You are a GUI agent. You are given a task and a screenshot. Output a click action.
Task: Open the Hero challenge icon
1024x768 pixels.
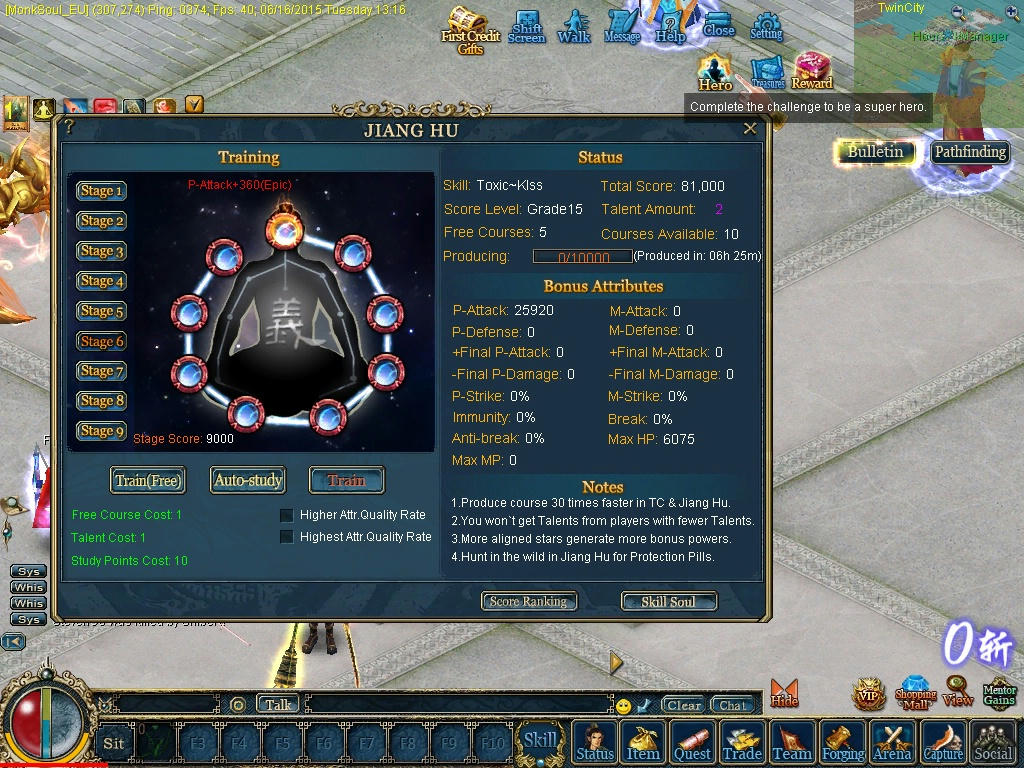715,71
